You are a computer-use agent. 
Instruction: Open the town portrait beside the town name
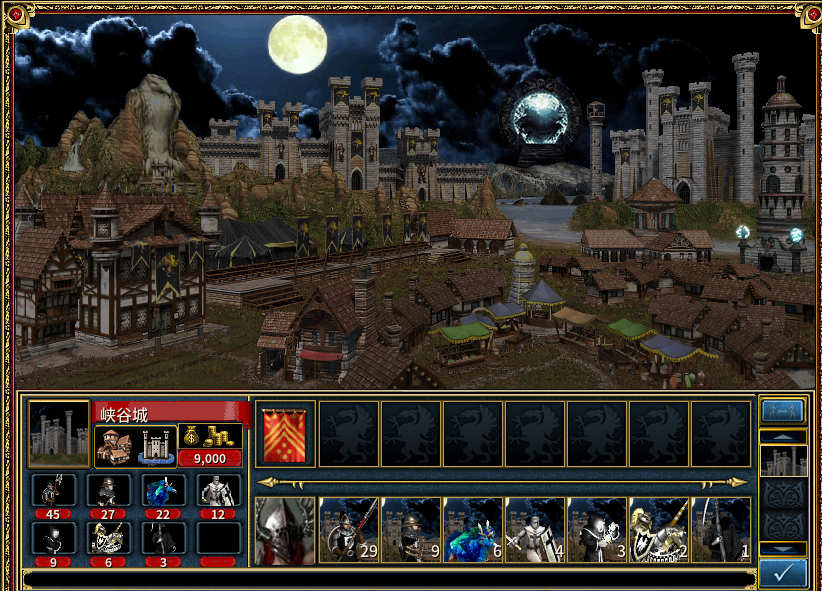[58, 434]
